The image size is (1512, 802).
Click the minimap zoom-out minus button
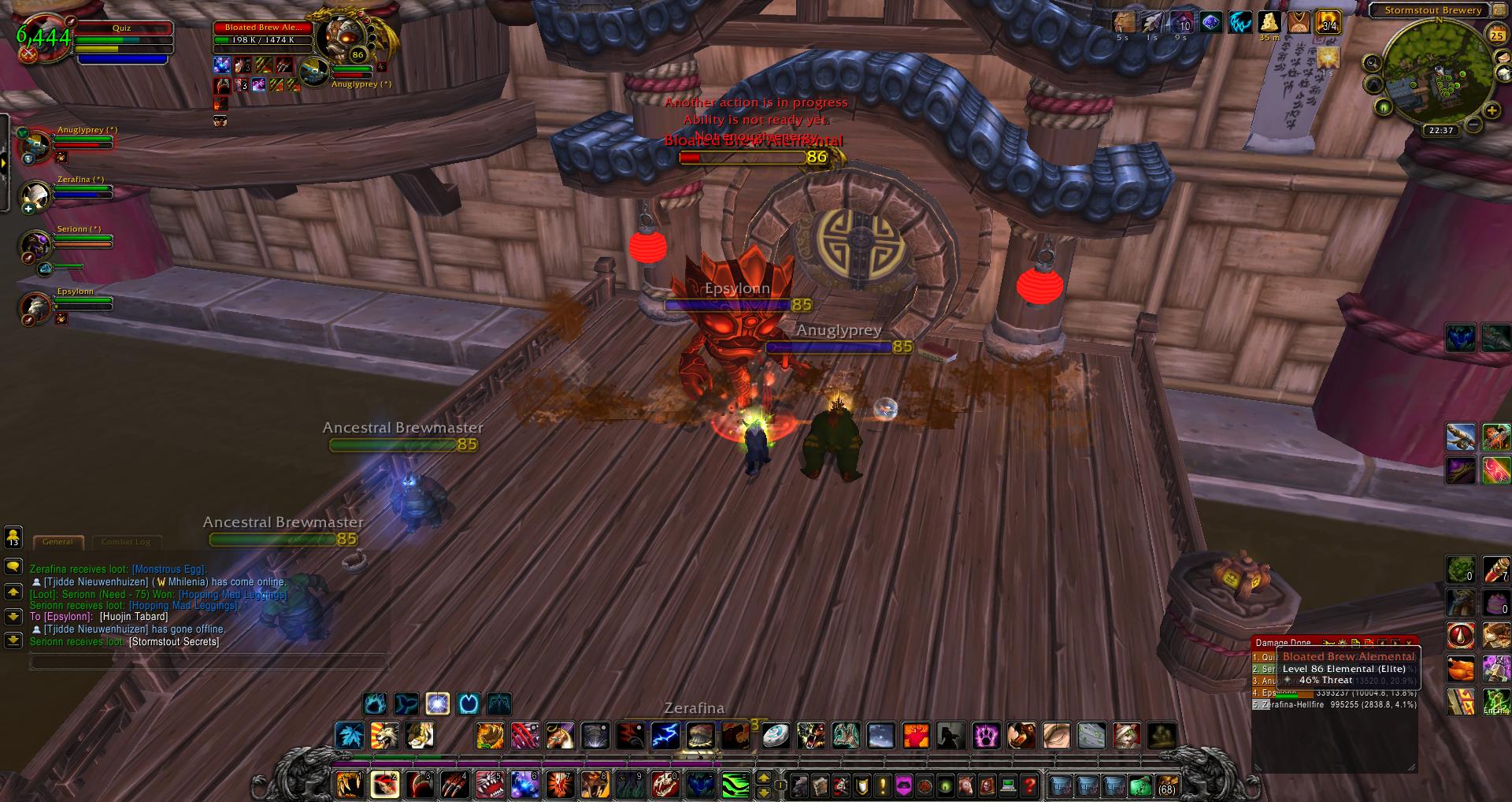tap(1474, 125)
